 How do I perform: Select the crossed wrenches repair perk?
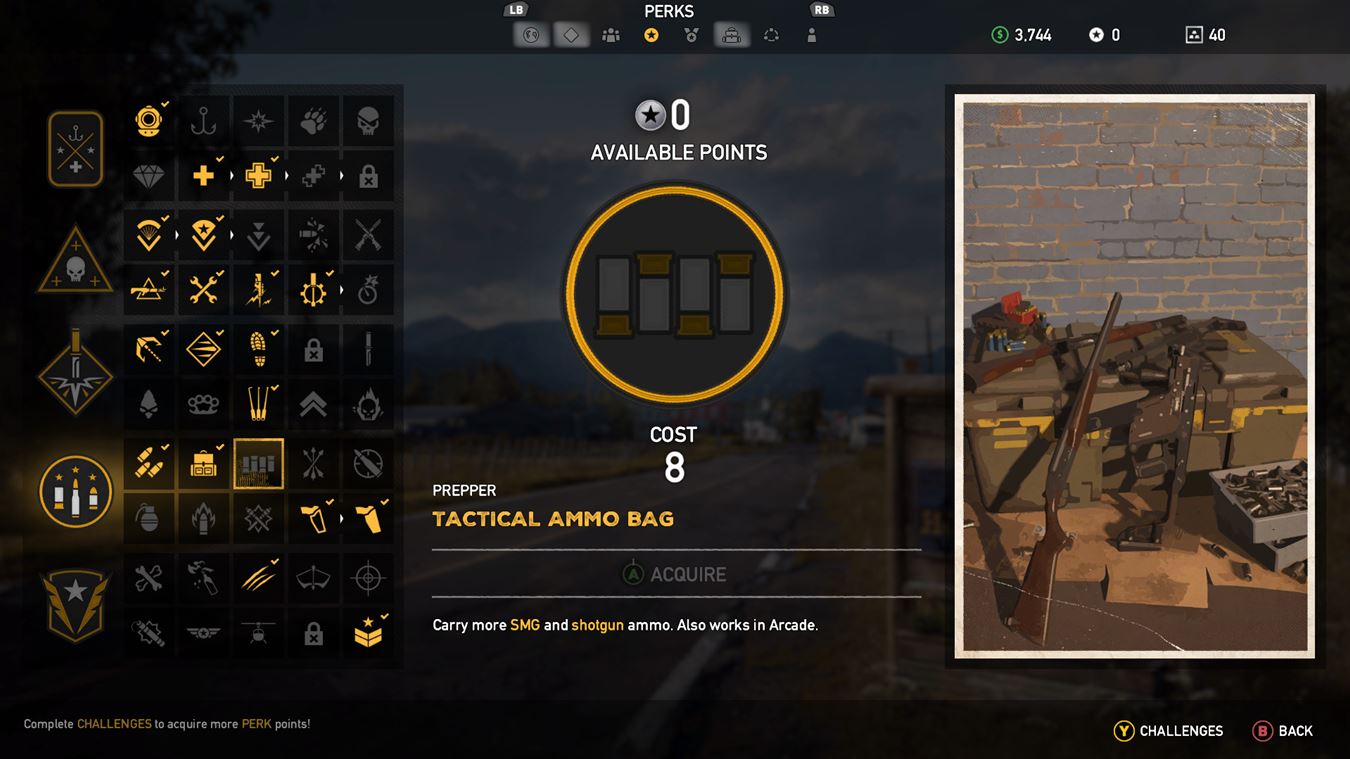[x=204, y=289]
